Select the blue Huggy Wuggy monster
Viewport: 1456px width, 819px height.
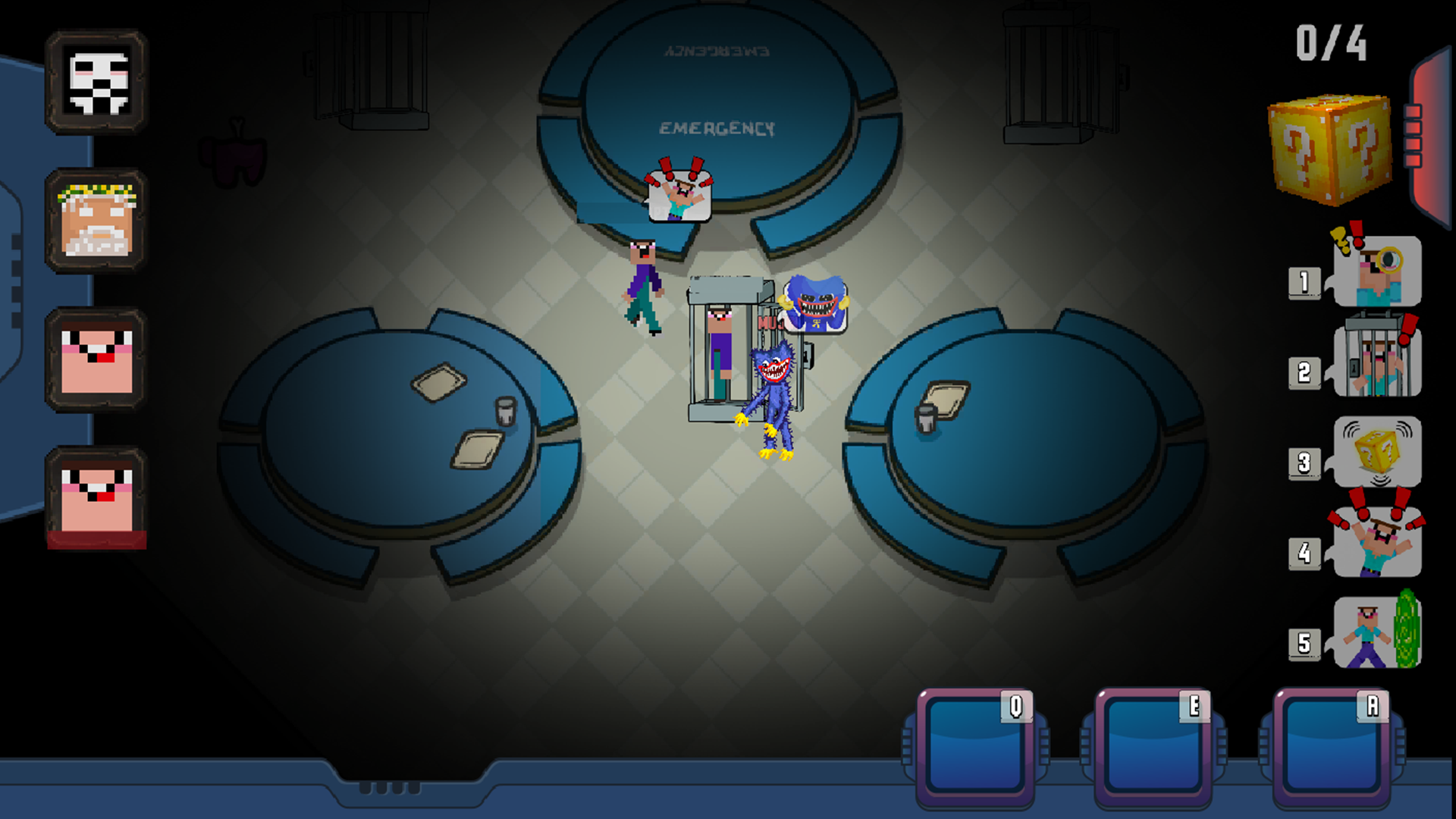pos(773,394)
